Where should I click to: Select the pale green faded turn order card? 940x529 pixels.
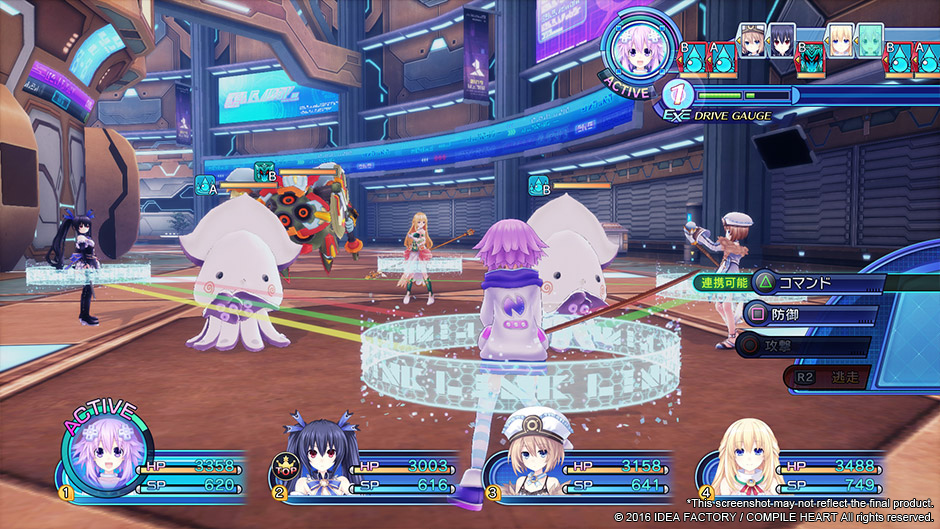pos(870,40)
